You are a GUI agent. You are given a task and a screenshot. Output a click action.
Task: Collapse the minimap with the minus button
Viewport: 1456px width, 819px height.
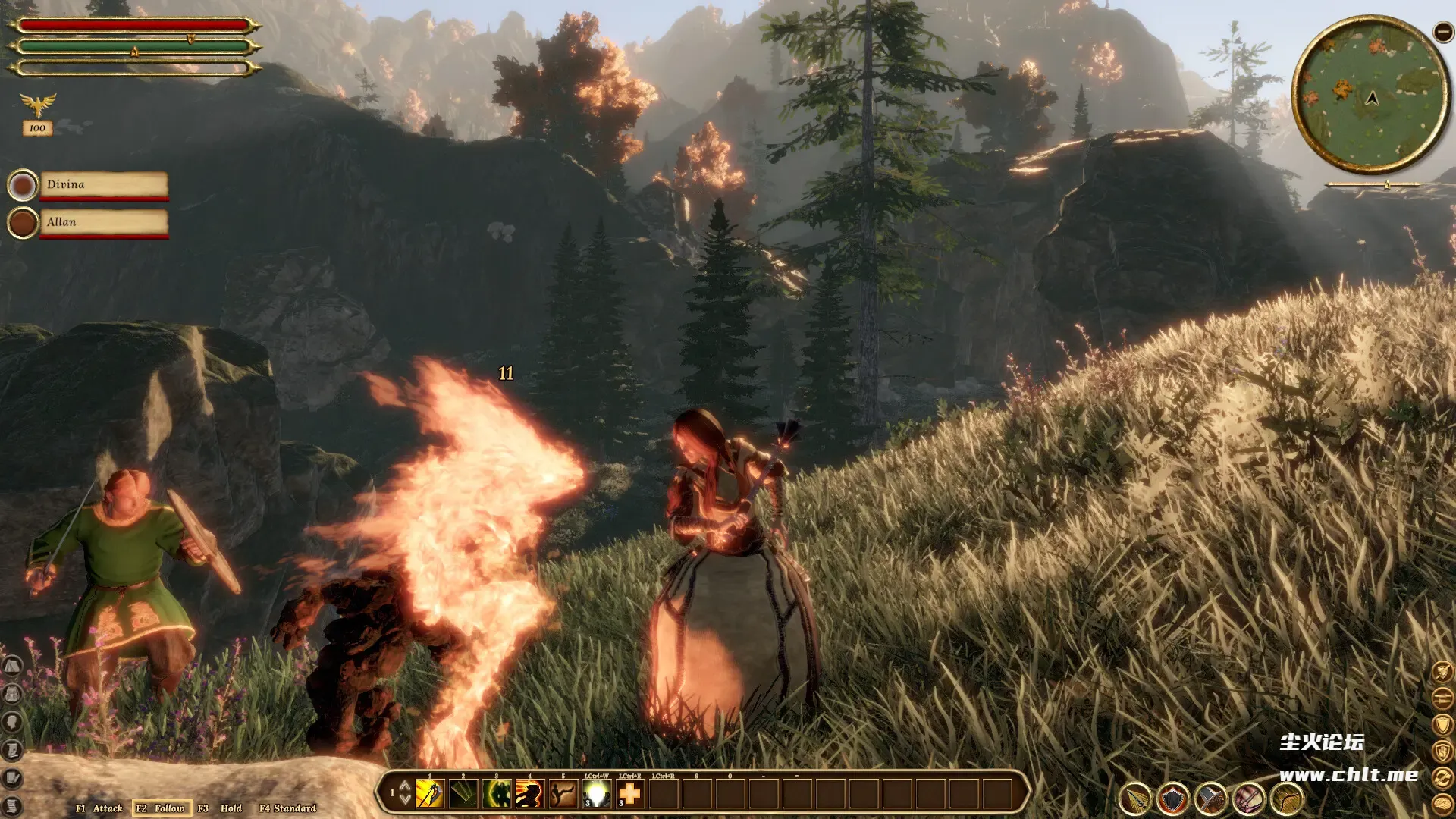pos(1442,32)
